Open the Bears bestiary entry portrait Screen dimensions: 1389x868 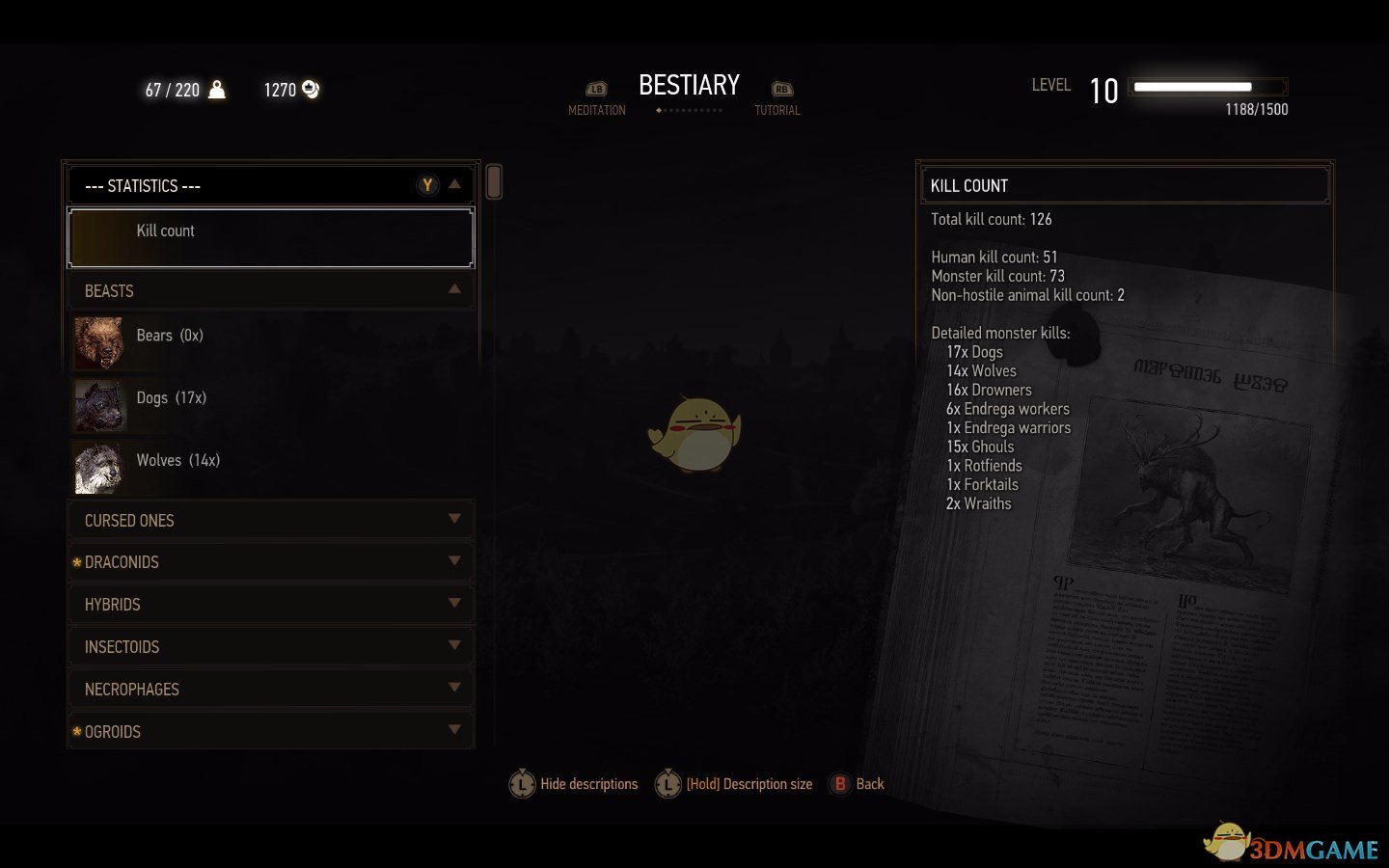(x=99, y=342)
